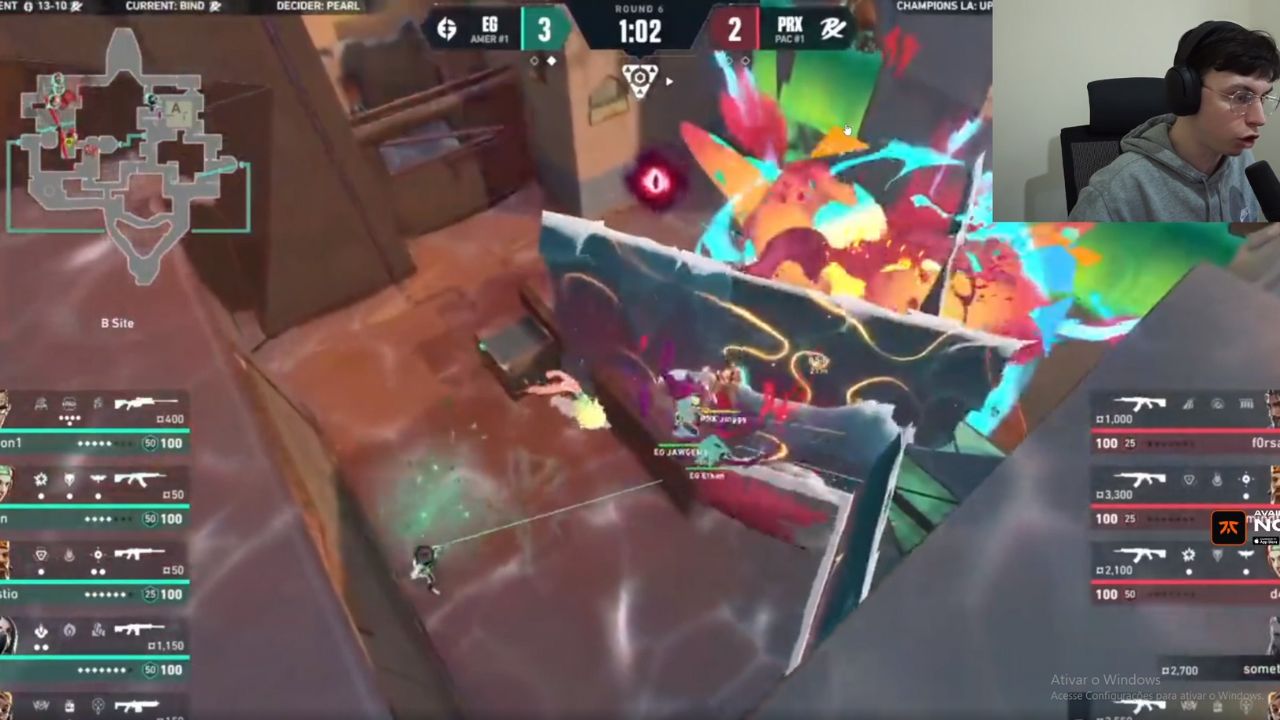The height and width of the screenshot is (720, 1280).
Task: Select the streamer's webcam overlay
Action: tap(1136, 110)
